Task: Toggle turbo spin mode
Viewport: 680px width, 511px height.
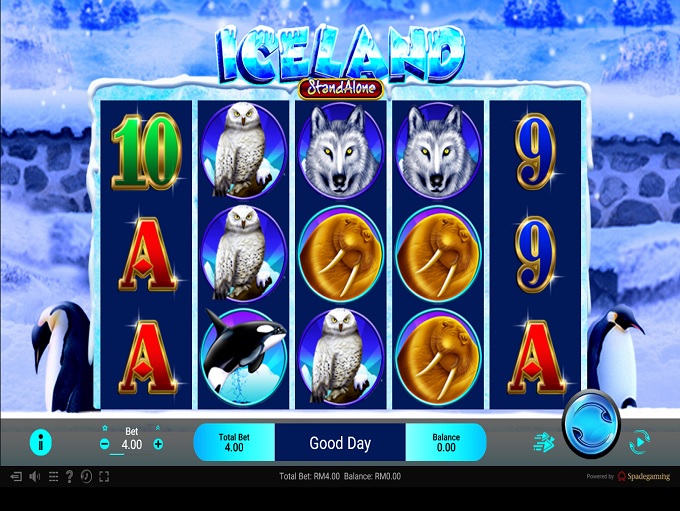Action: coord(544,441)
